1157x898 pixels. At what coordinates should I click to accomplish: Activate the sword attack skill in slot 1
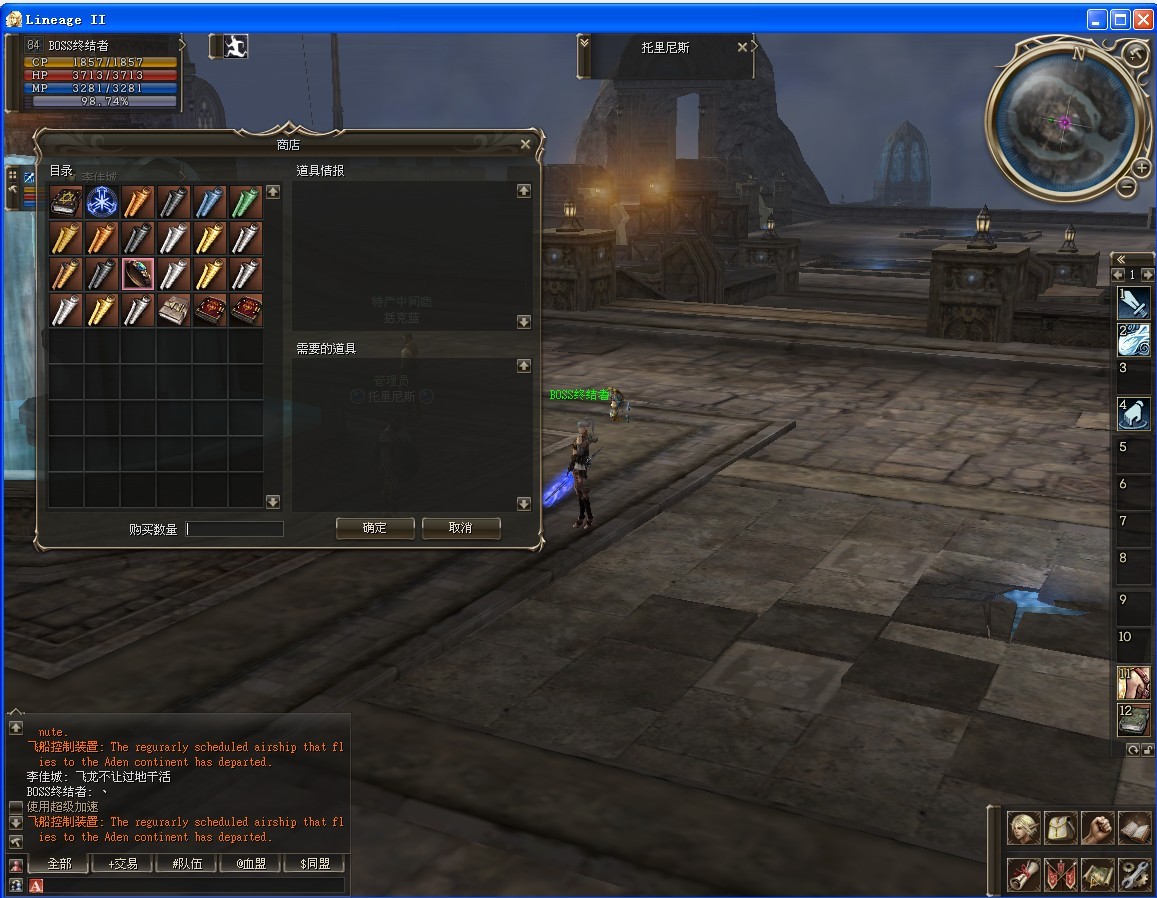1133,302
